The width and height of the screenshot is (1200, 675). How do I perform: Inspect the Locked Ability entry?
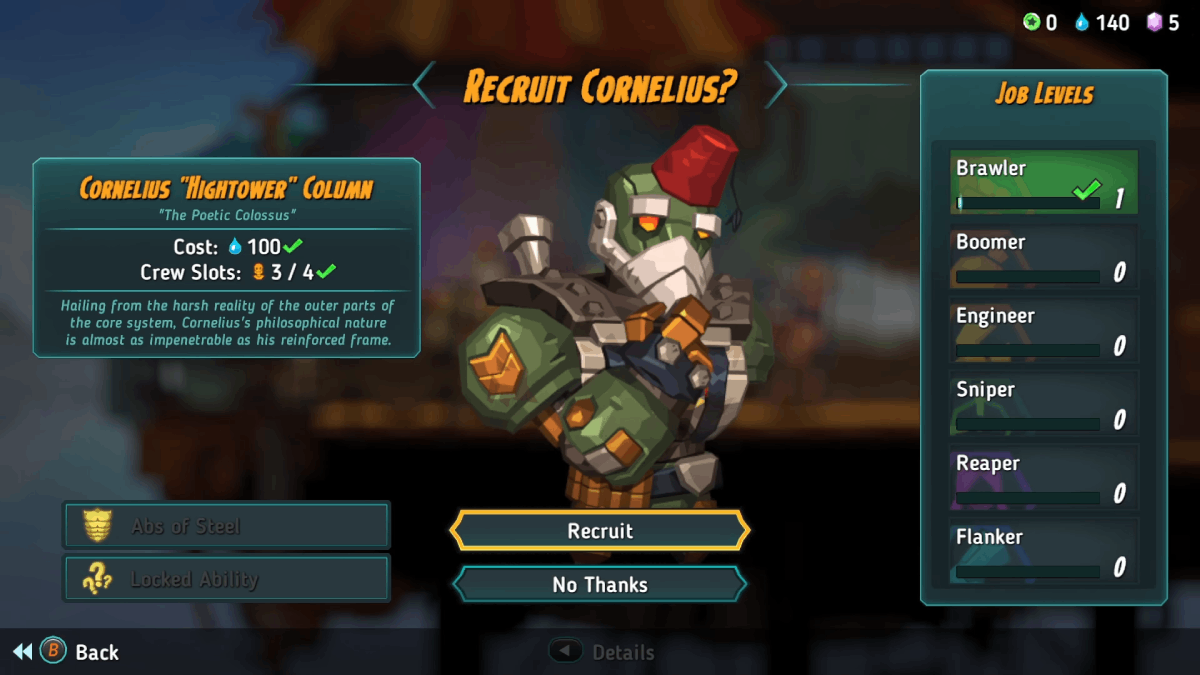coord(226,579)
